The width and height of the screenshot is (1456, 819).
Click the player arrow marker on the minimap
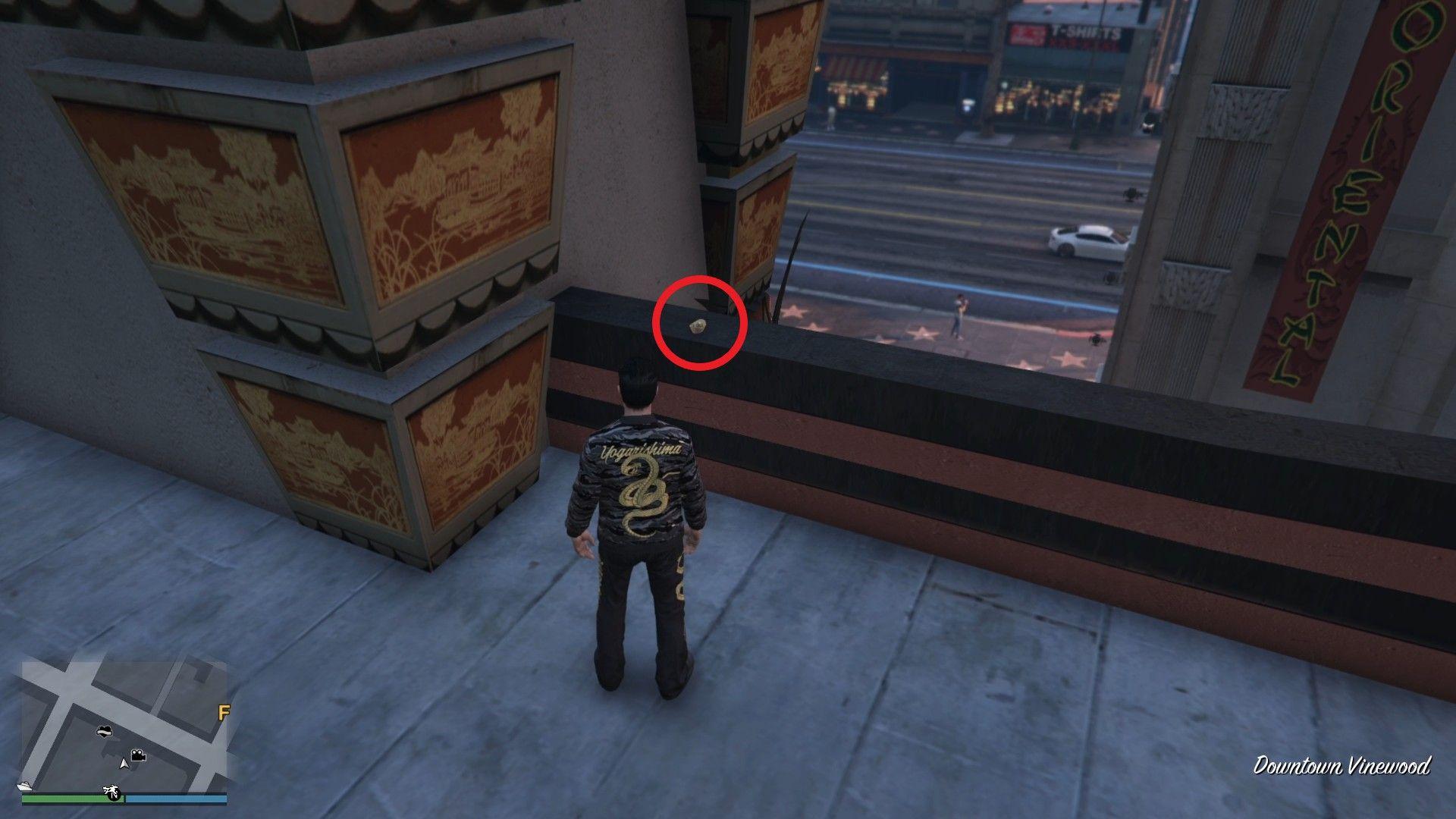[124, 765]
